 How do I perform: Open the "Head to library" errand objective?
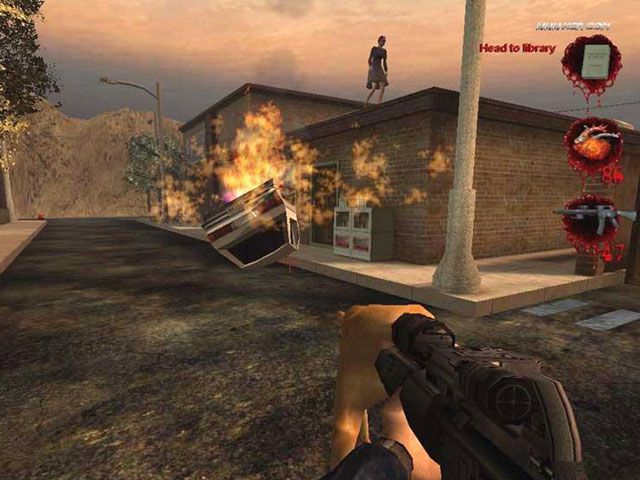coord(517,48)
